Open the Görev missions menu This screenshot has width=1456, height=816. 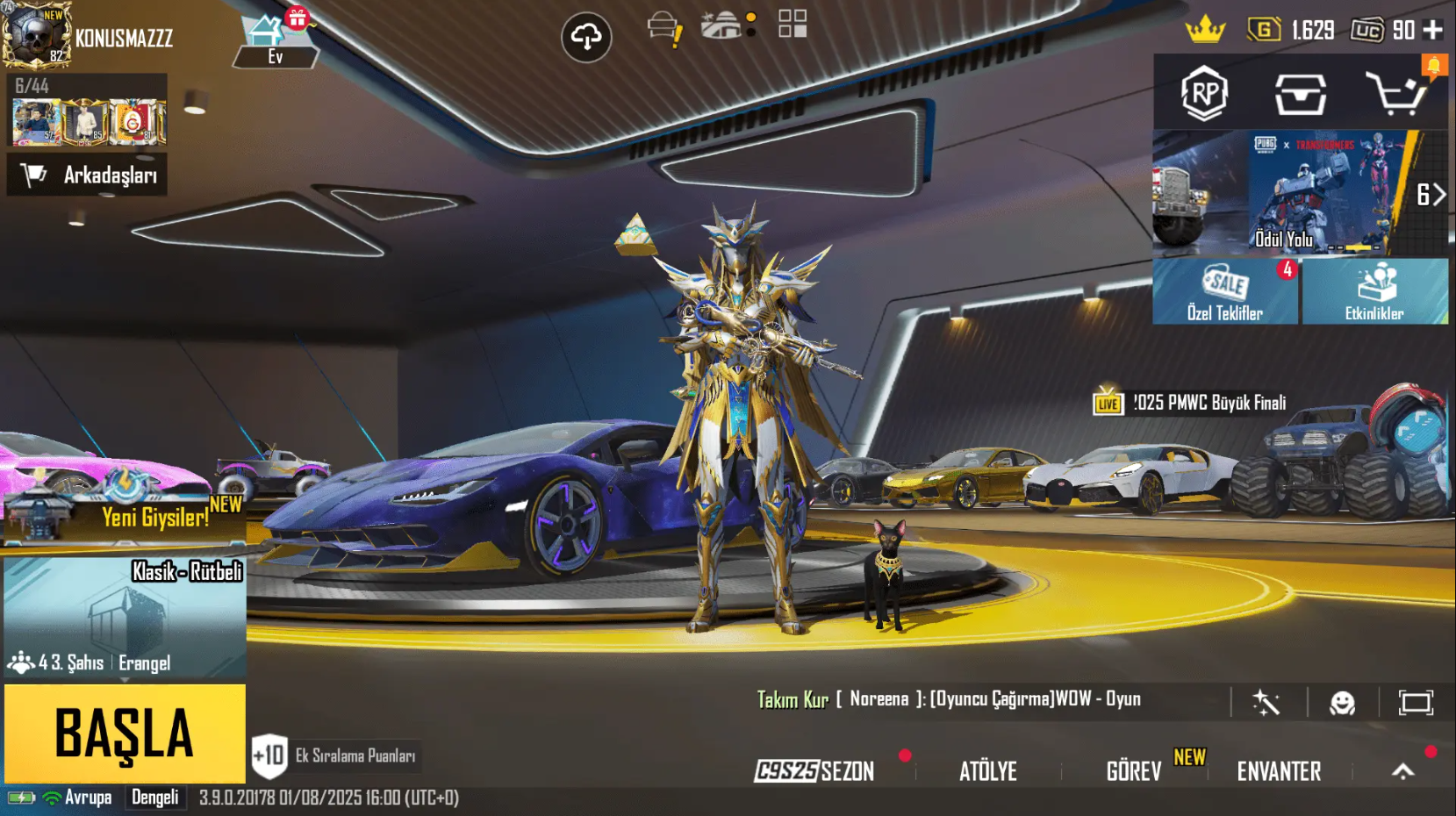[x=1134, y=771]
